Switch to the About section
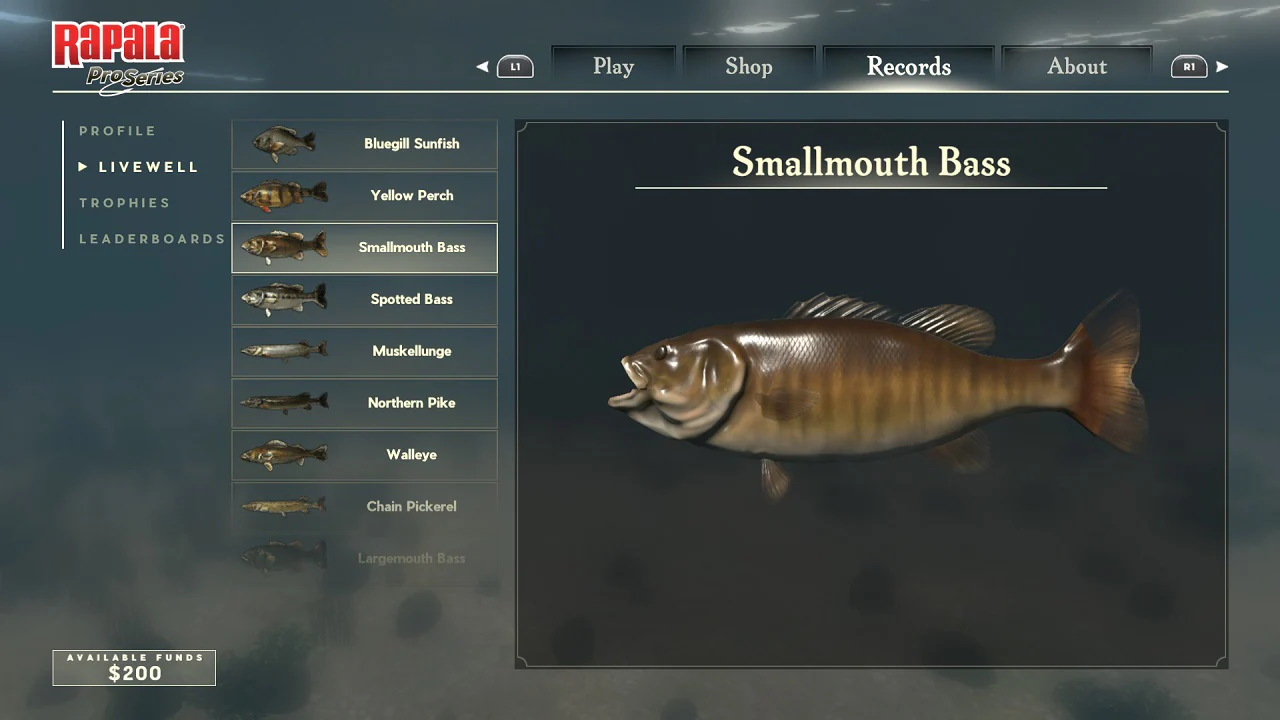Viewport: 1280px width, 720px height. pos(1077,66)
